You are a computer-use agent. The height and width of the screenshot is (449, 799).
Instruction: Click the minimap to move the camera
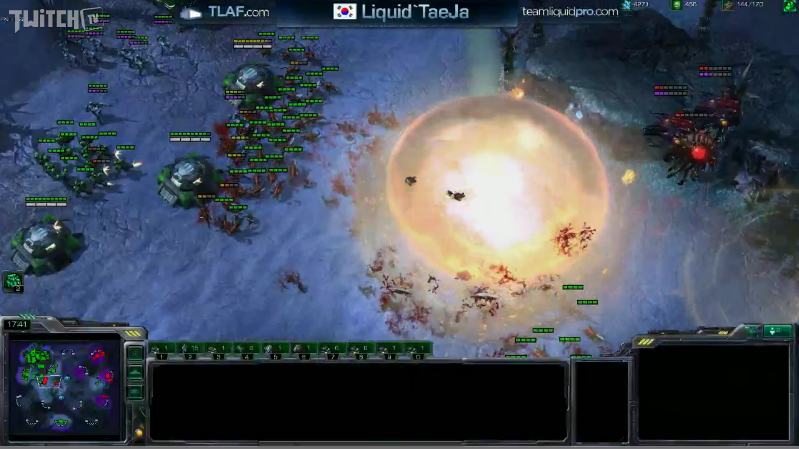click(x=62, y=386)
